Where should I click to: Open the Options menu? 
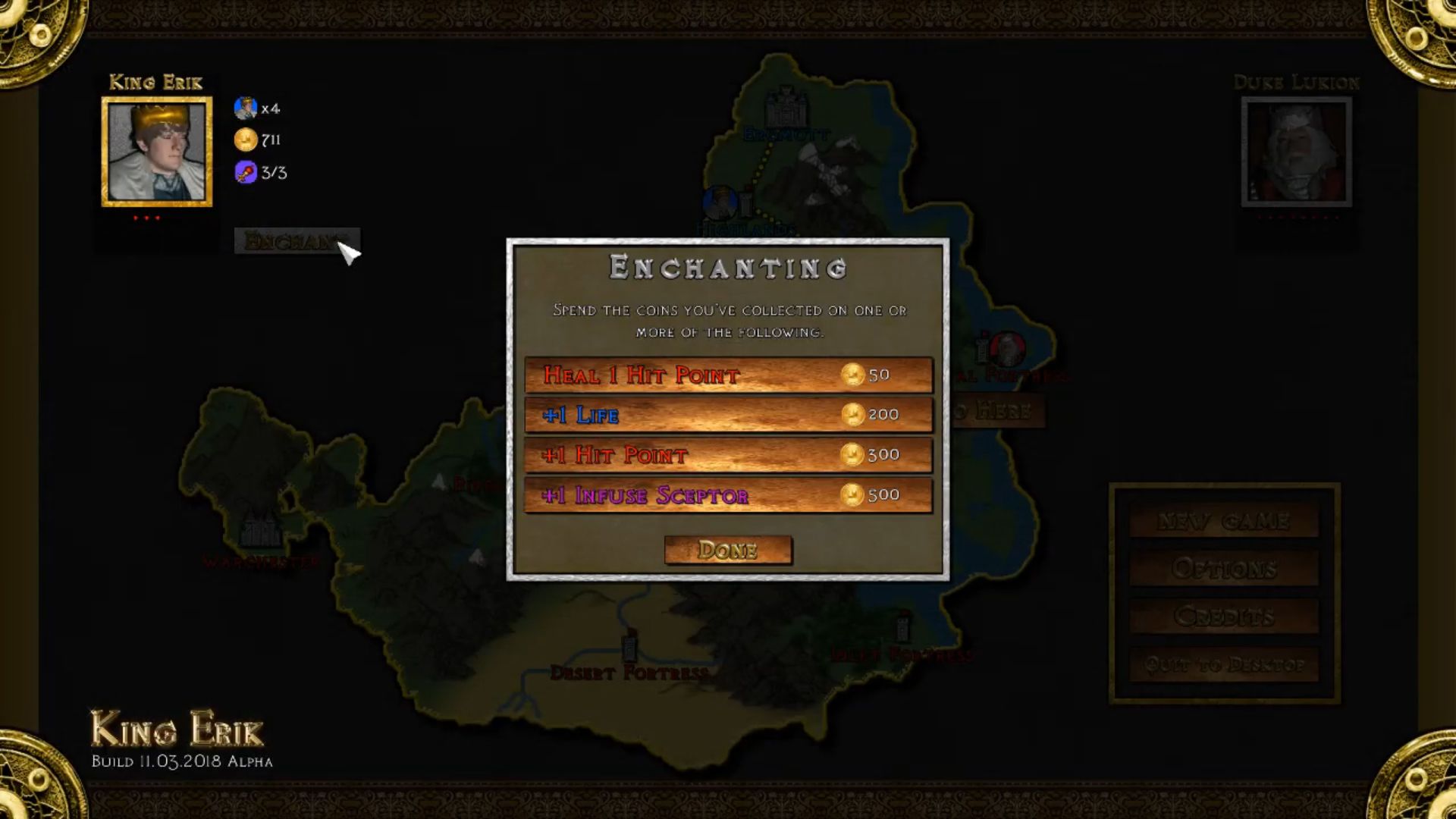1223,568
